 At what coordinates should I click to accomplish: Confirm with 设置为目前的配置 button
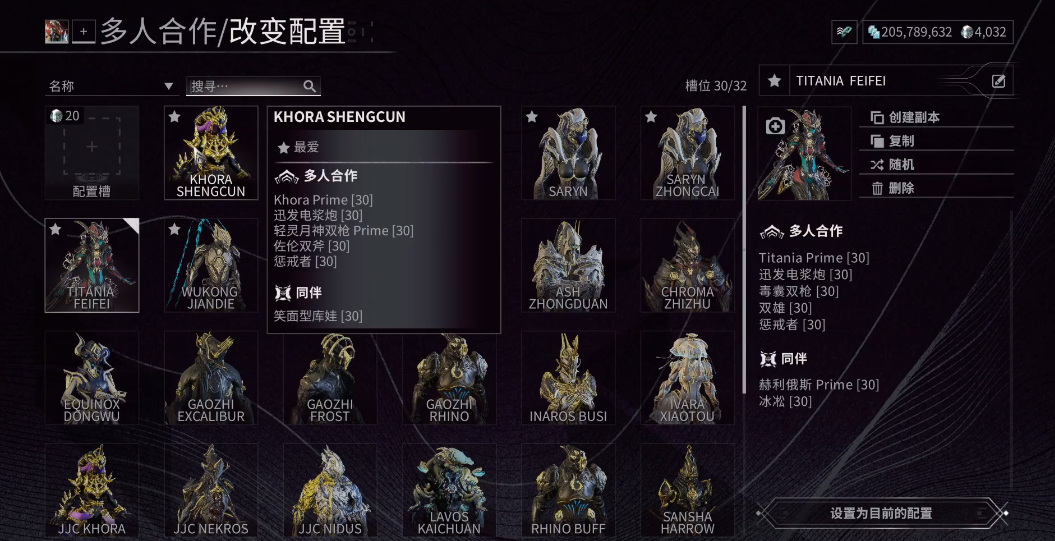(881, 513)
